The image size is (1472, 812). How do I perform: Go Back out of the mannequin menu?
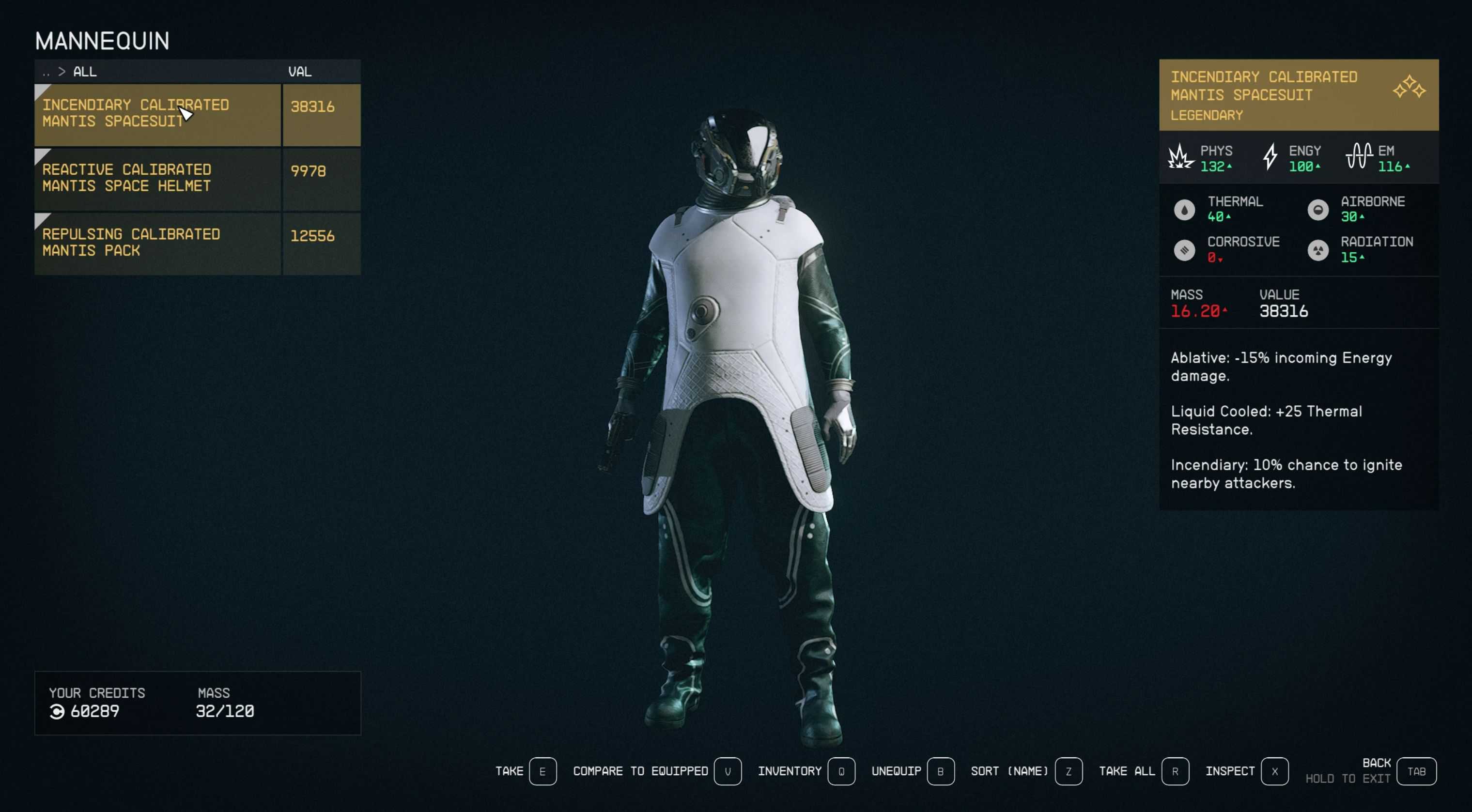click(x=1415, y=771)
